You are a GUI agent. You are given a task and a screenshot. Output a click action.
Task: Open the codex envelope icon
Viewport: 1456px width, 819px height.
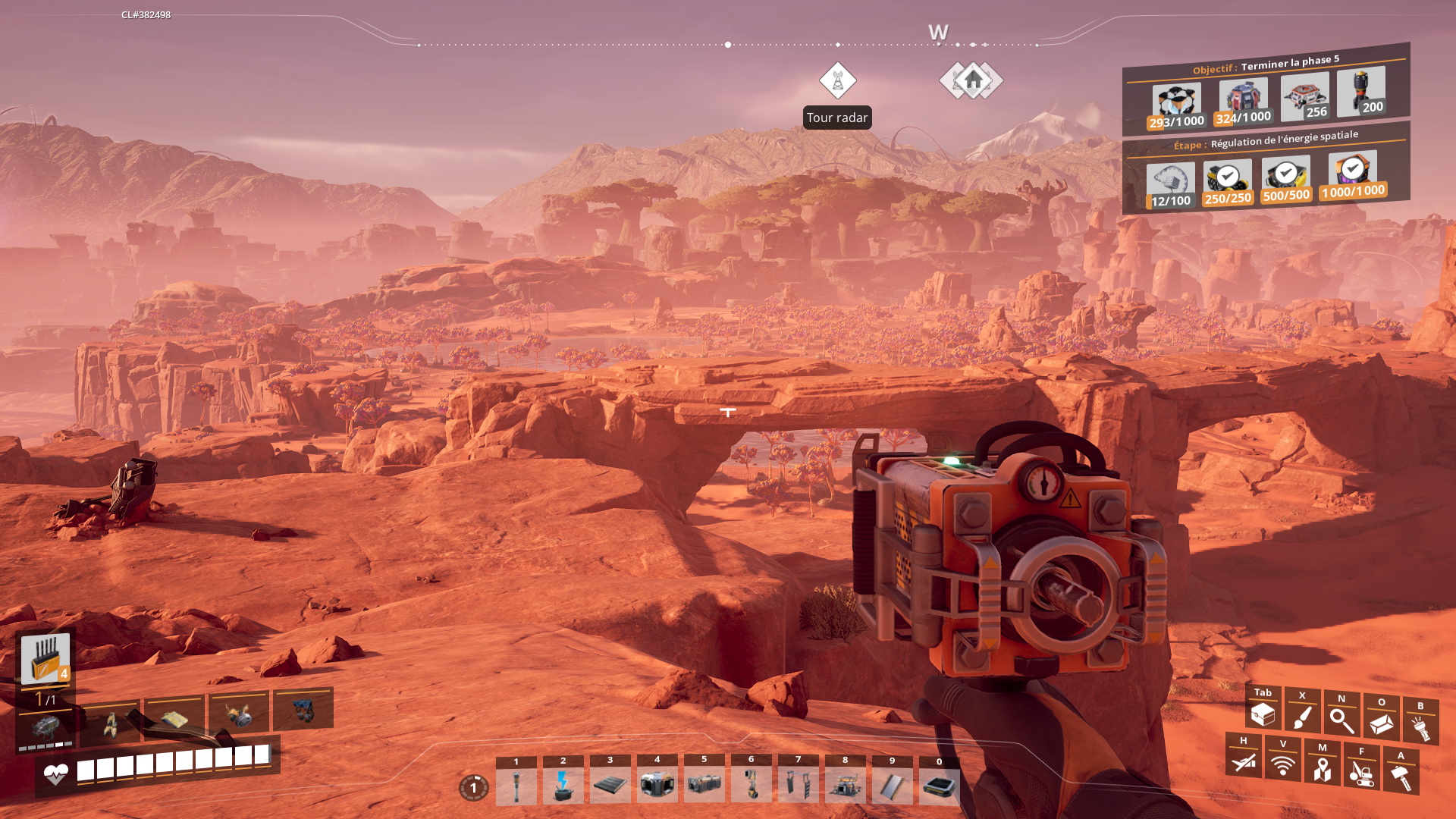point(1381,723)
